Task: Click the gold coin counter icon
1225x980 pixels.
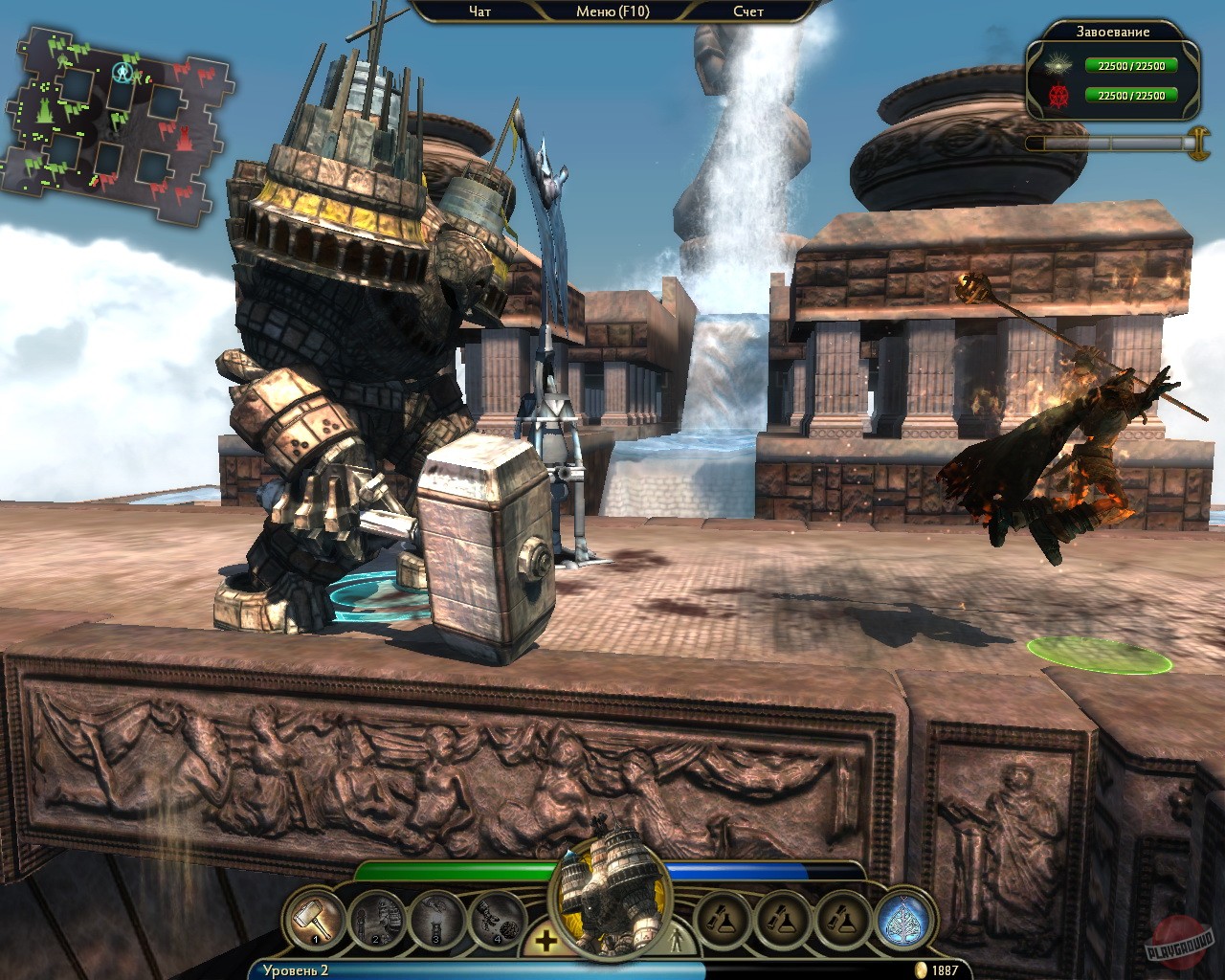Action: pyautogui.click(x=922, y=970)
